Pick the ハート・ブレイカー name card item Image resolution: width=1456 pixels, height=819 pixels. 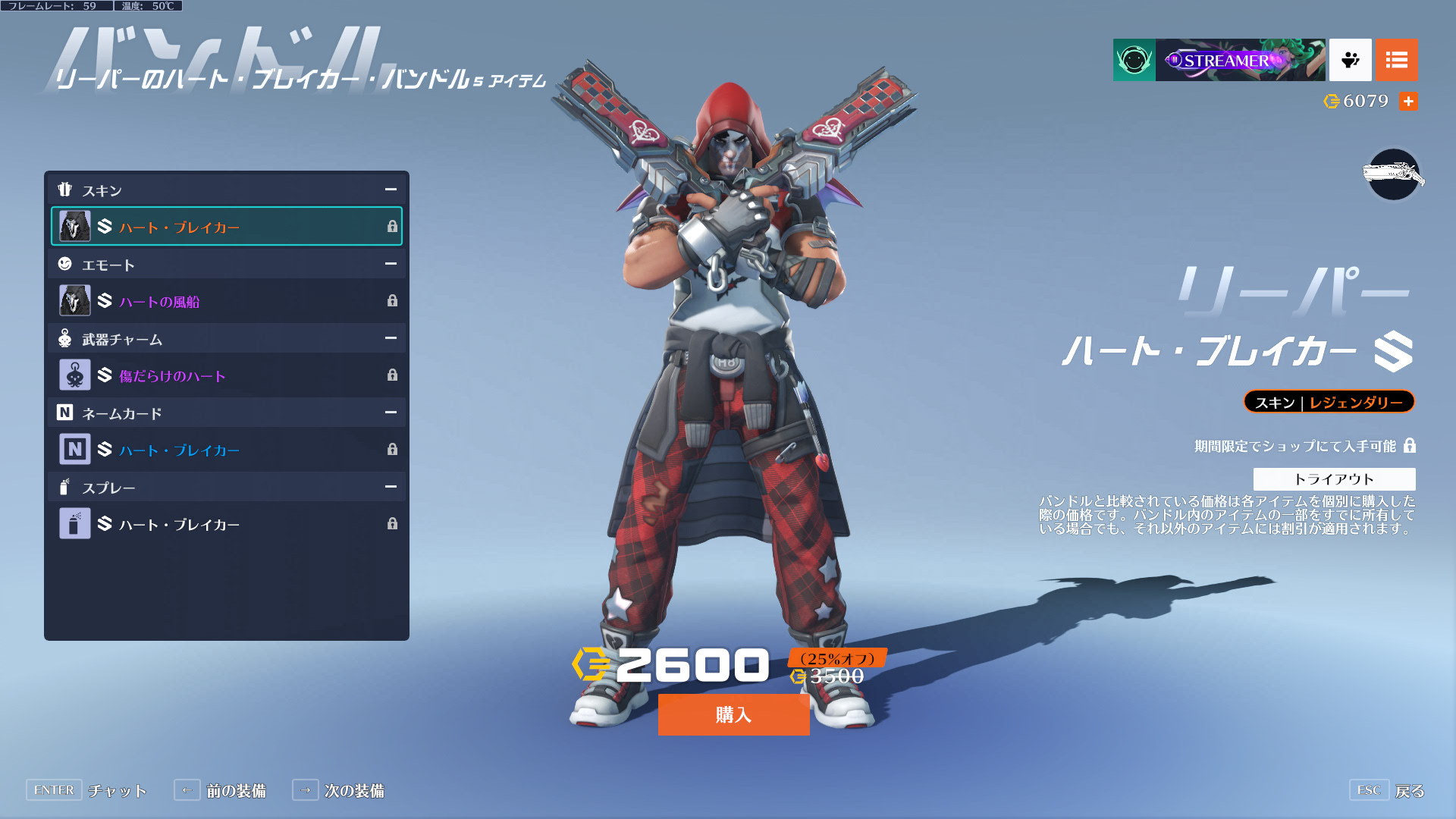point(226,450)
